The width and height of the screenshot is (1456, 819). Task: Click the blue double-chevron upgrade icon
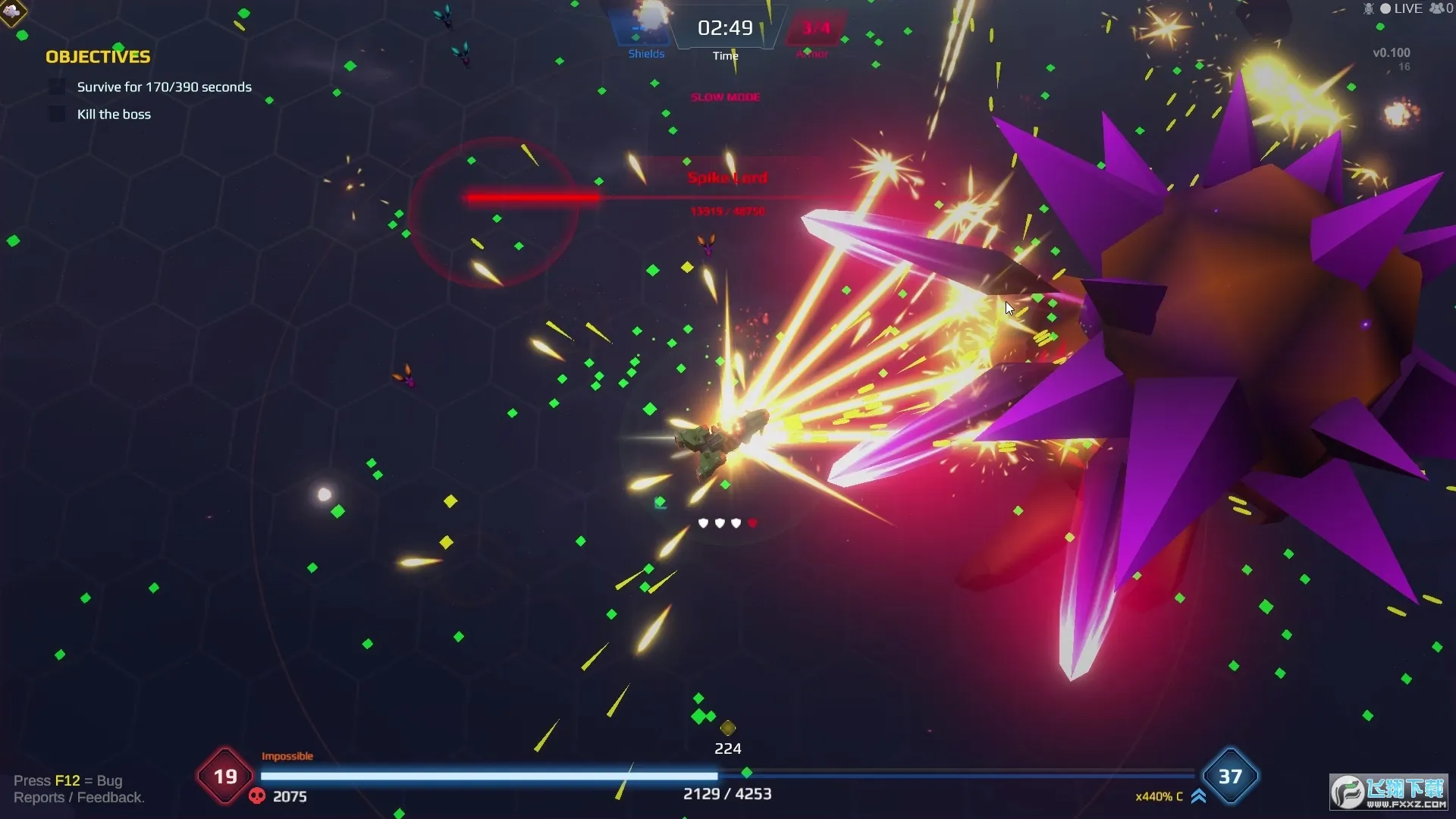point(1198,796)
